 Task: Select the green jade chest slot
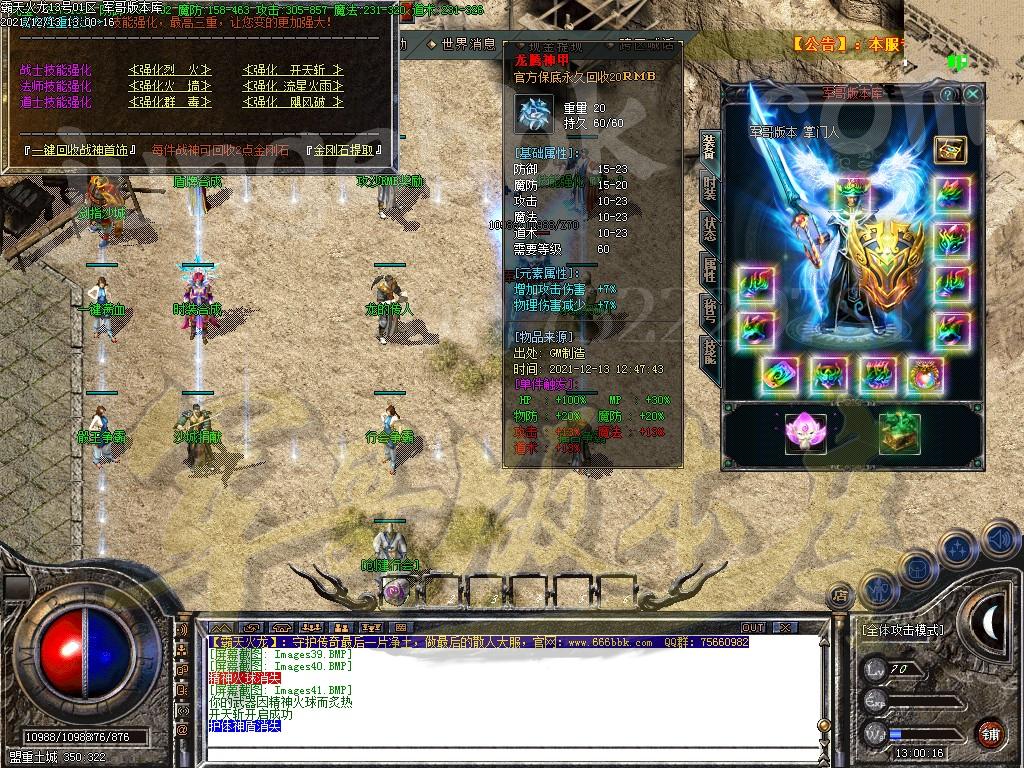point(899,432)
